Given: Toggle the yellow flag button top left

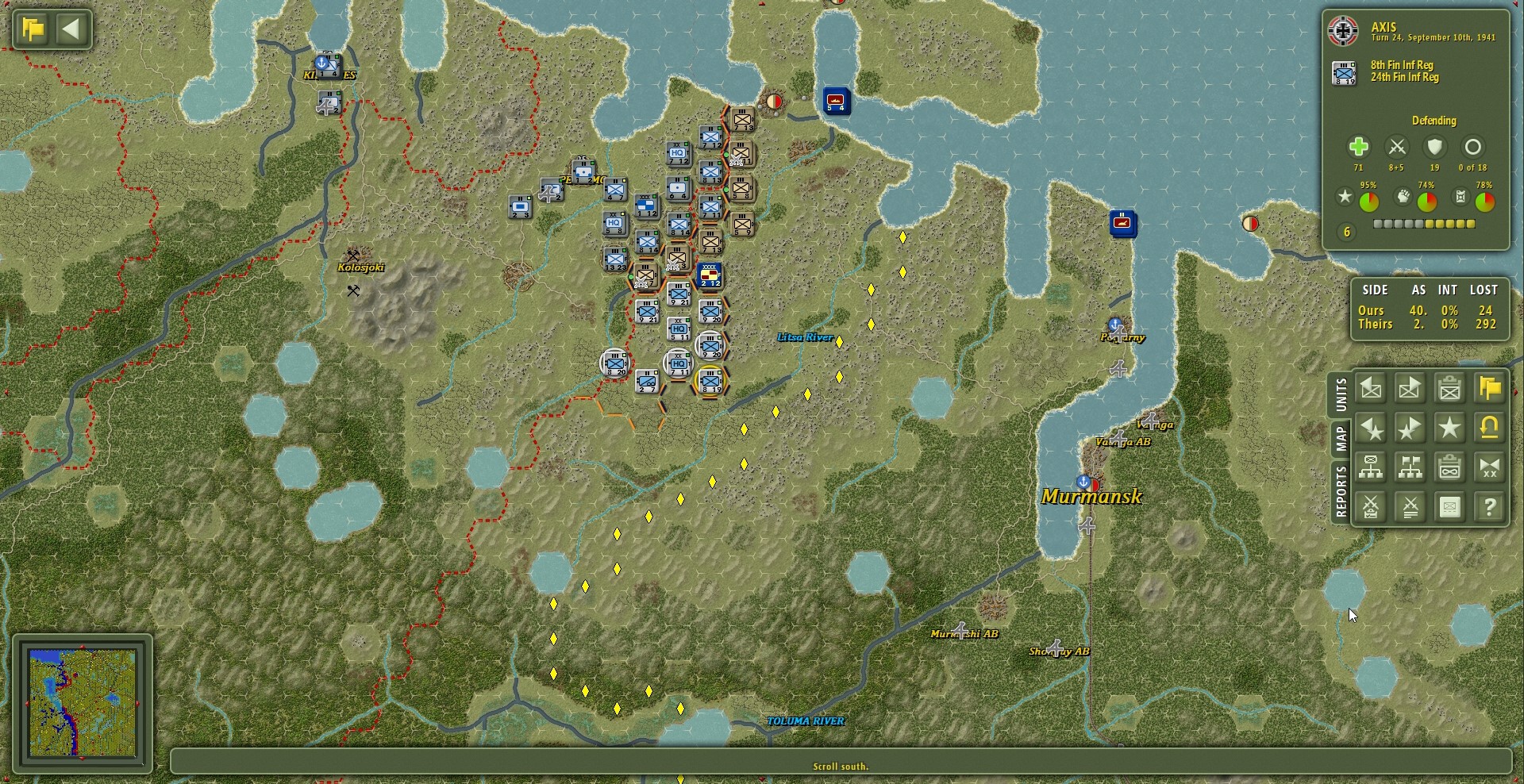Looking at the screenshot, I should coord(32,29).
